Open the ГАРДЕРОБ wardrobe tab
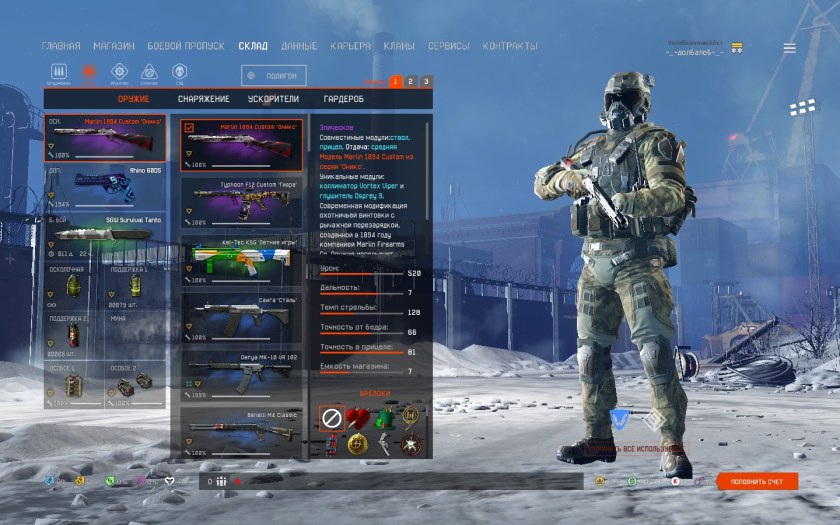Viewport: 840px width, 525px height. click(x=343, y=99)
